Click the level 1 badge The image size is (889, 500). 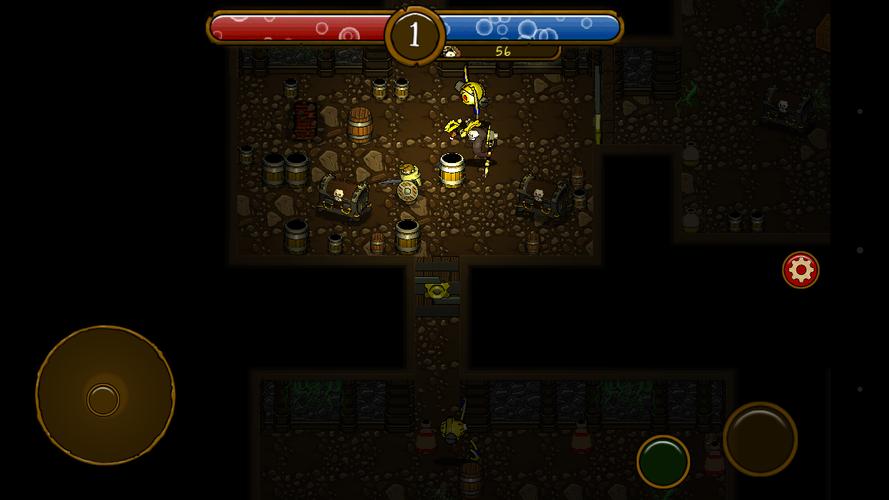click(x=414, y=35)
